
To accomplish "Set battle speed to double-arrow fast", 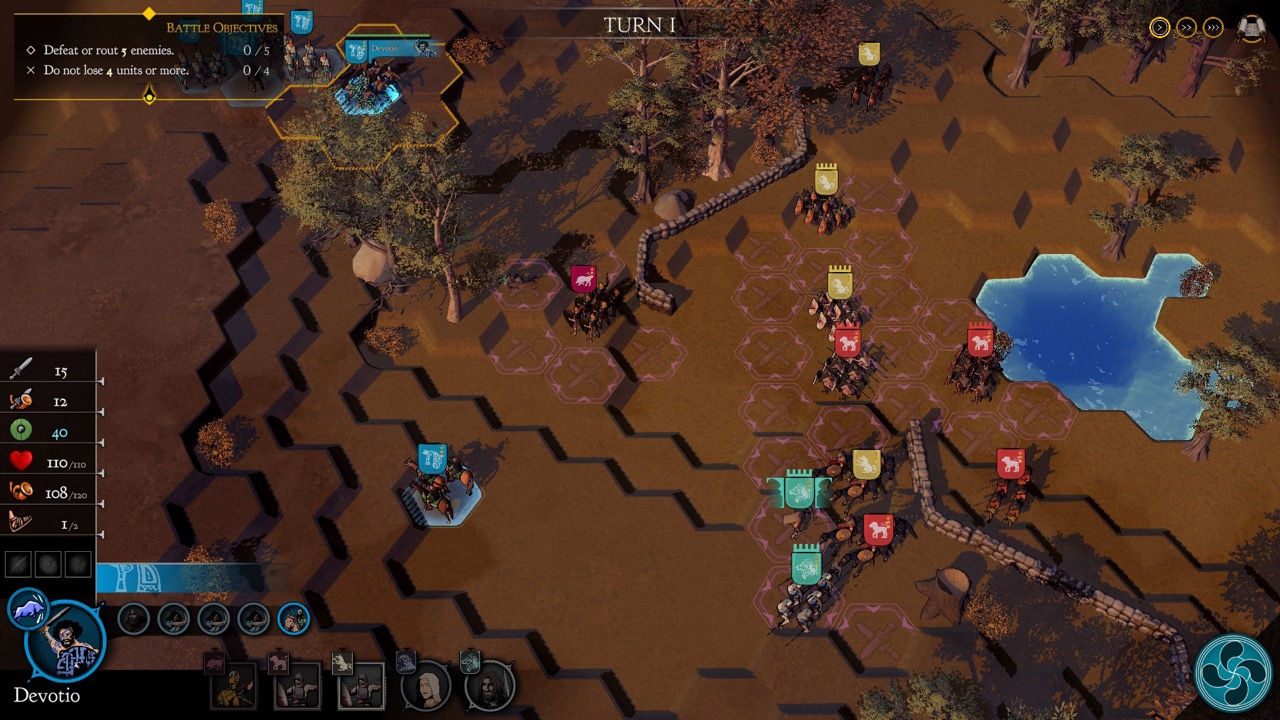I will coord(1186,28).
